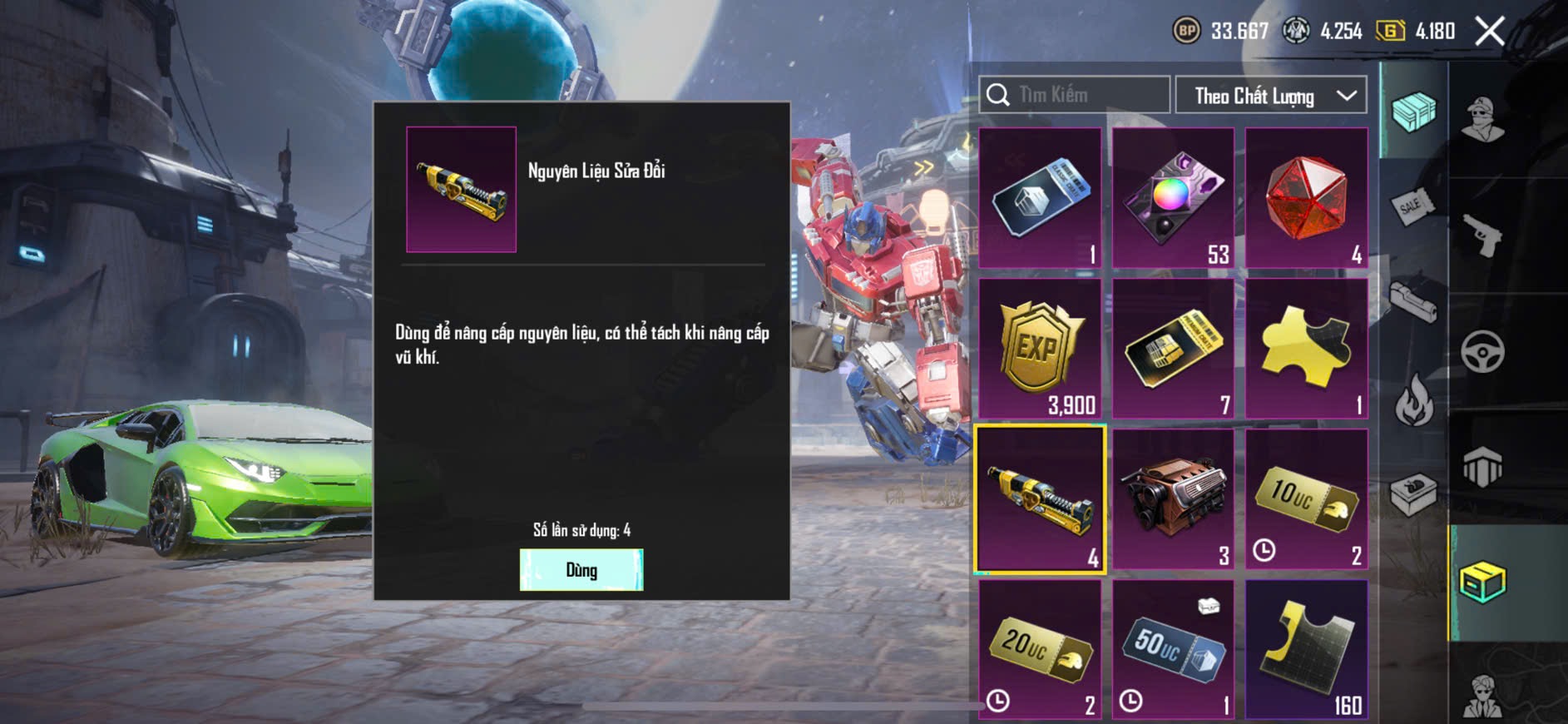Use the item with the Dùng button
Image resolution: width=1568 pixels, height=724 pixels.
581,570
